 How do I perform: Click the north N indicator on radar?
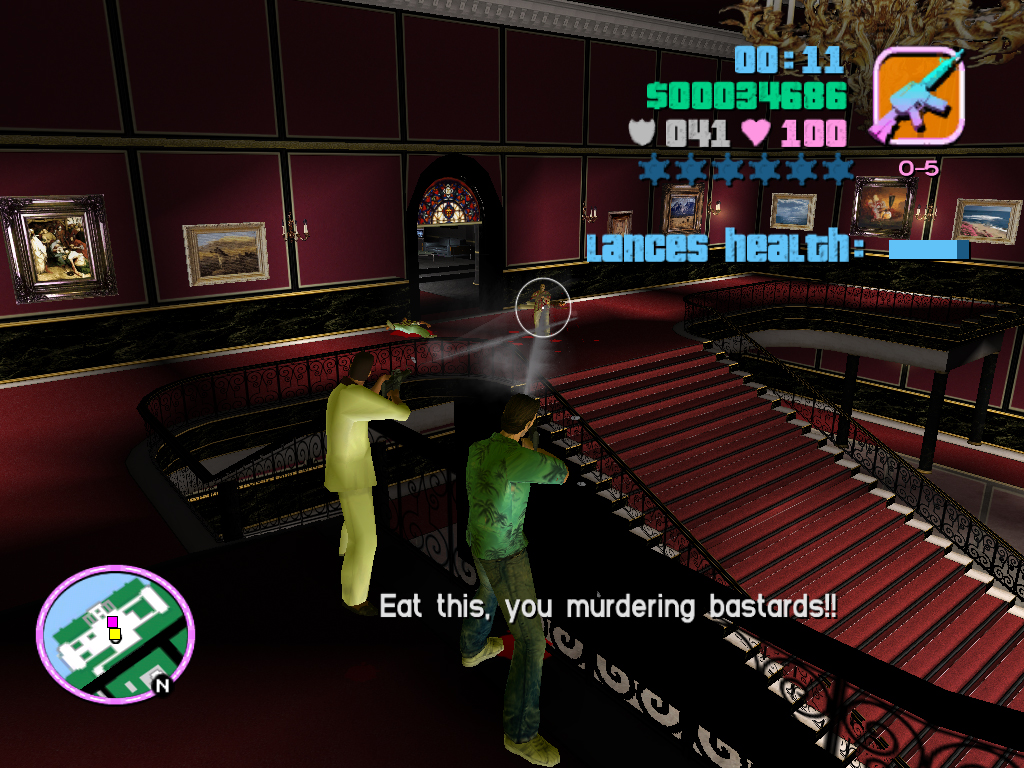(x=160, y=685)
